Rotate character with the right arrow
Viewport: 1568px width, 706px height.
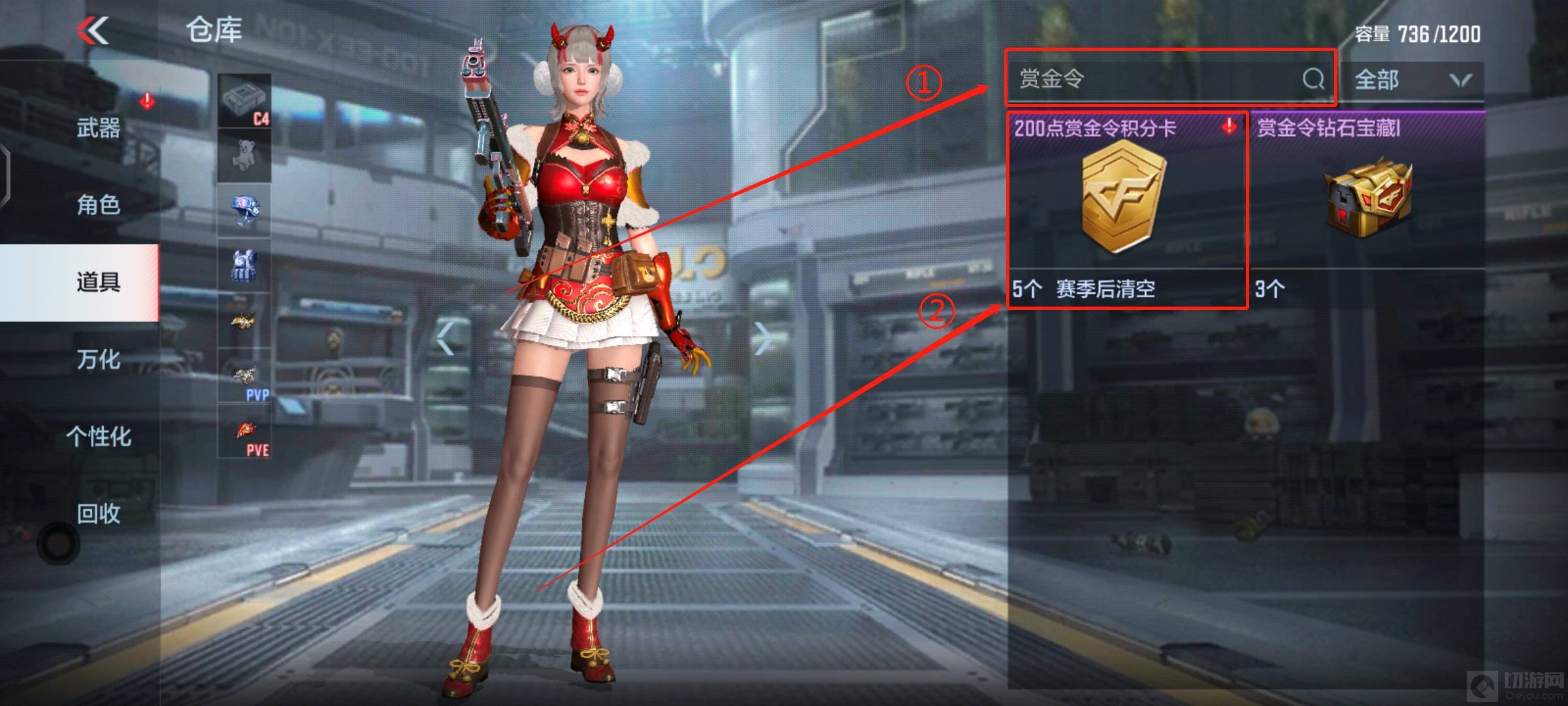pos(763,337)
